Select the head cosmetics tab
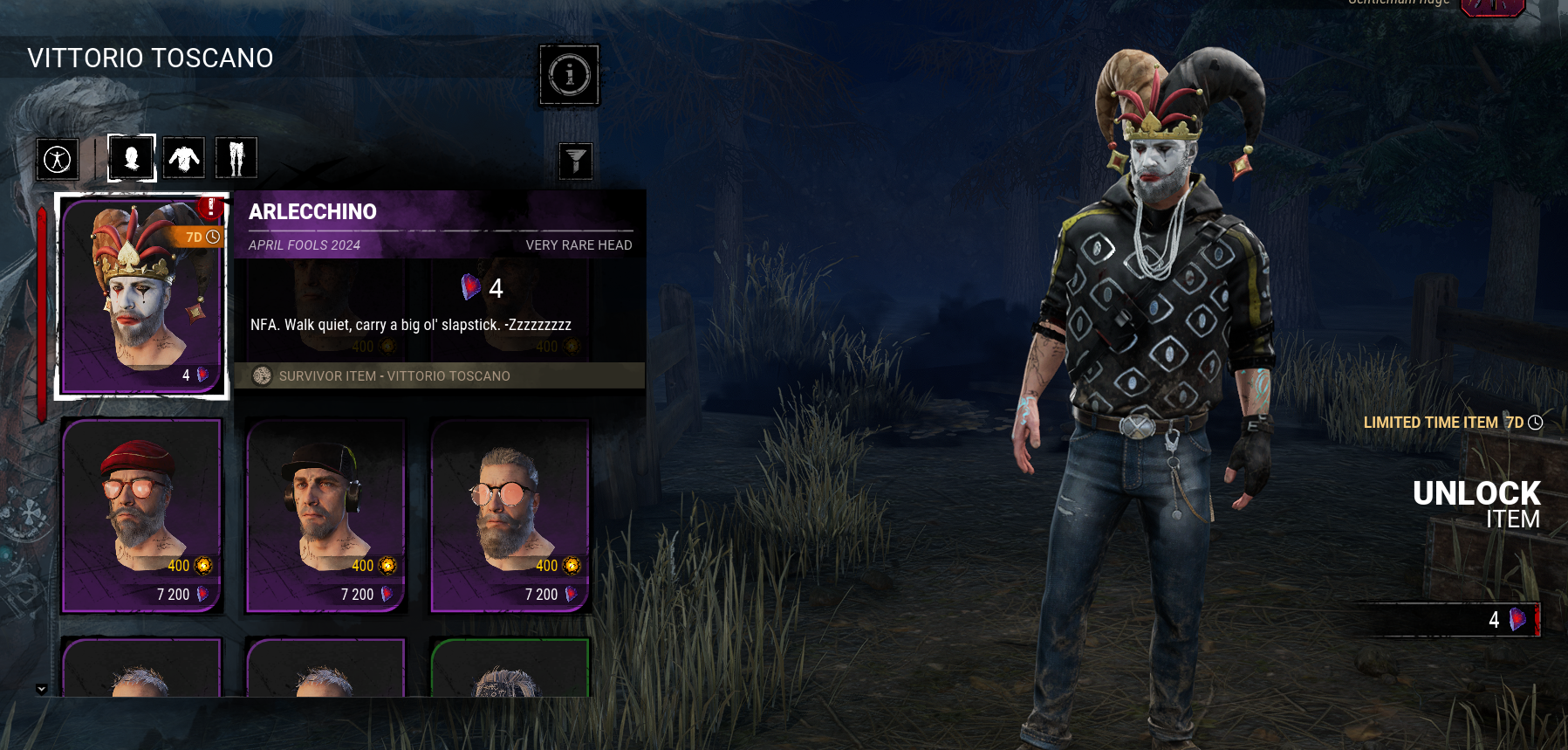1568x750 pixels. pyautogui.click(x=132, y=158)
